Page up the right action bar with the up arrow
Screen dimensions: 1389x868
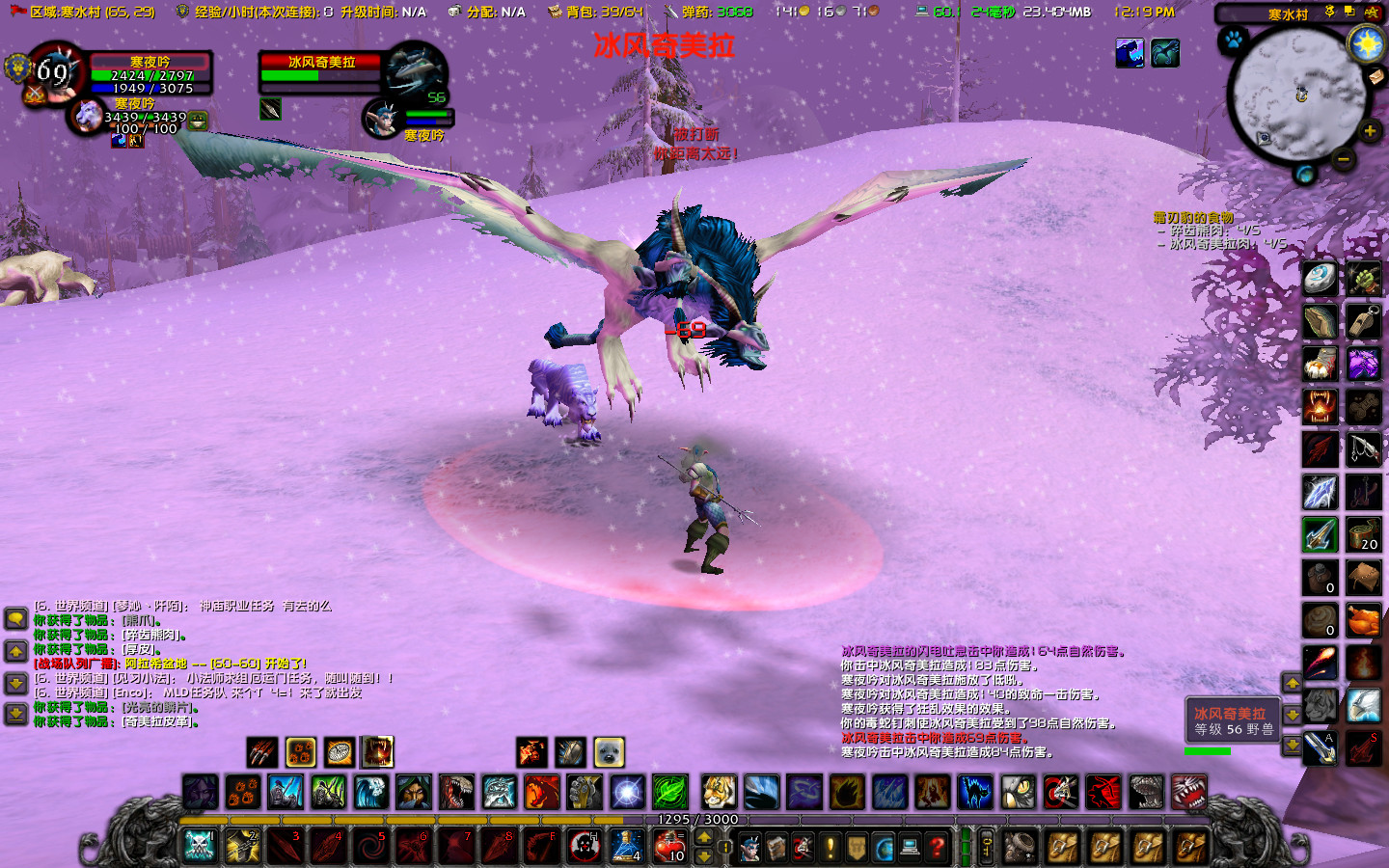pyautogui.click(x=1293, y=683)
